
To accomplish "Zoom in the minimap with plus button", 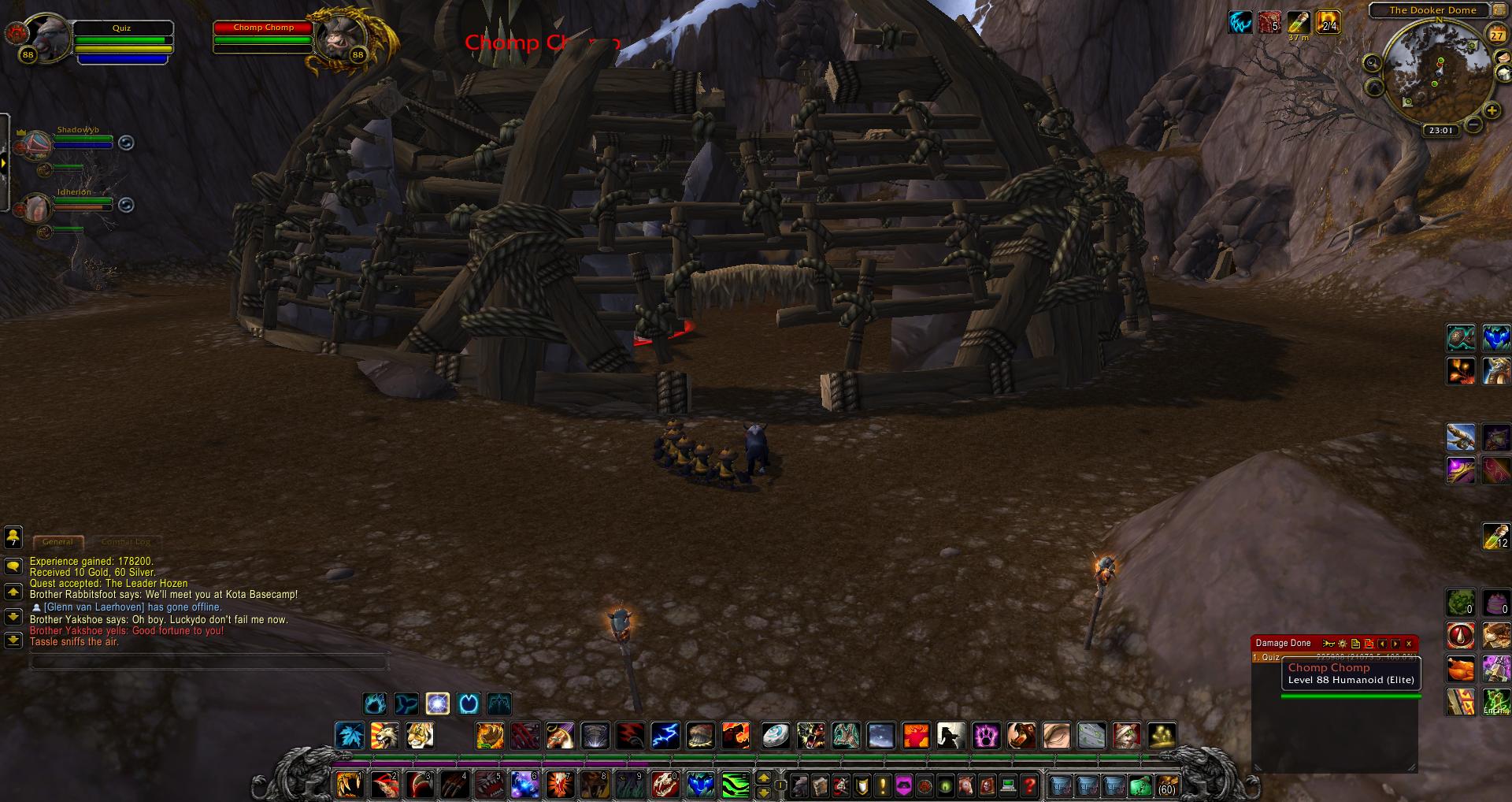I will [1491, 111].
